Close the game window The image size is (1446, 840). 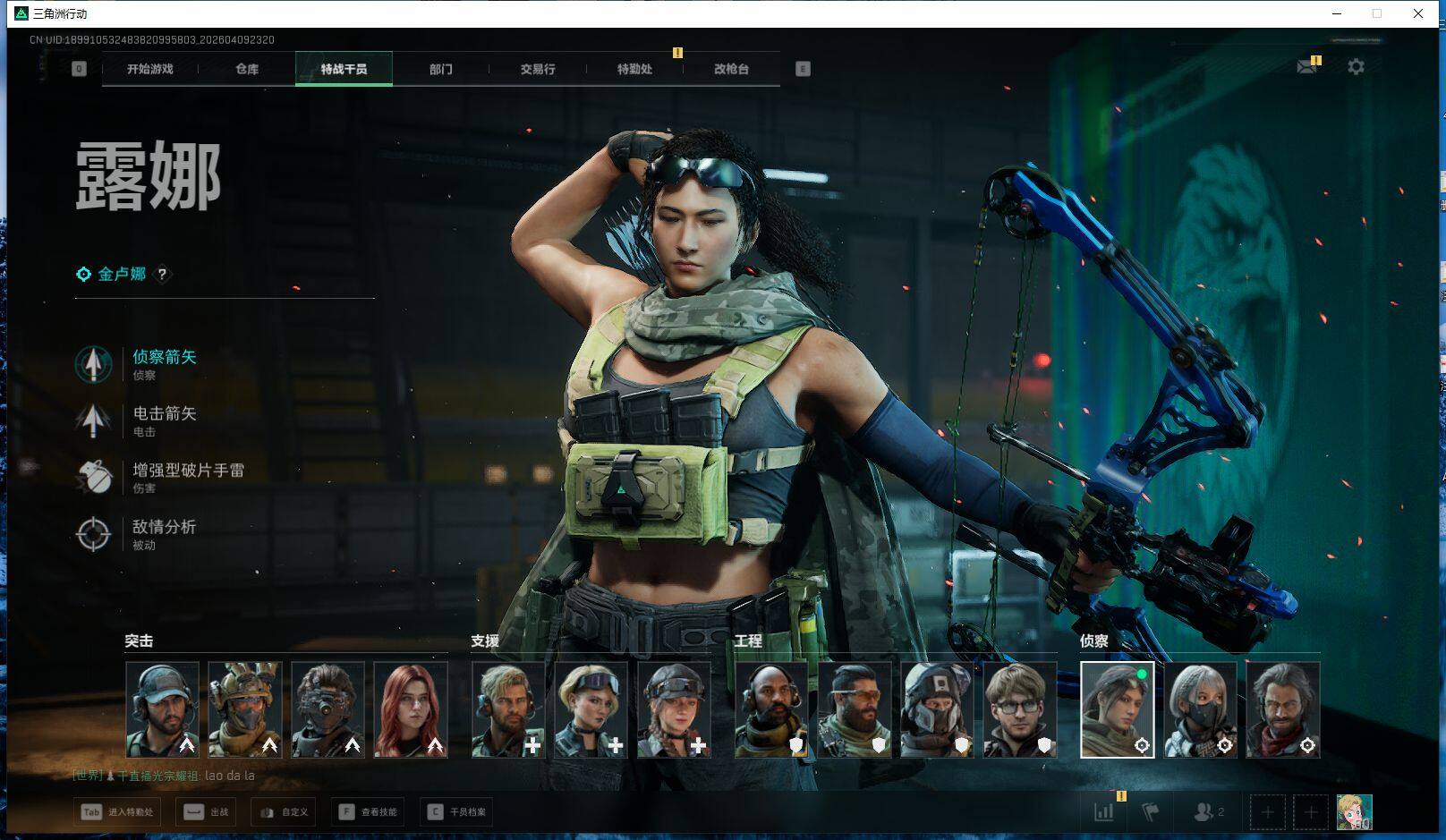(1418, 13)
